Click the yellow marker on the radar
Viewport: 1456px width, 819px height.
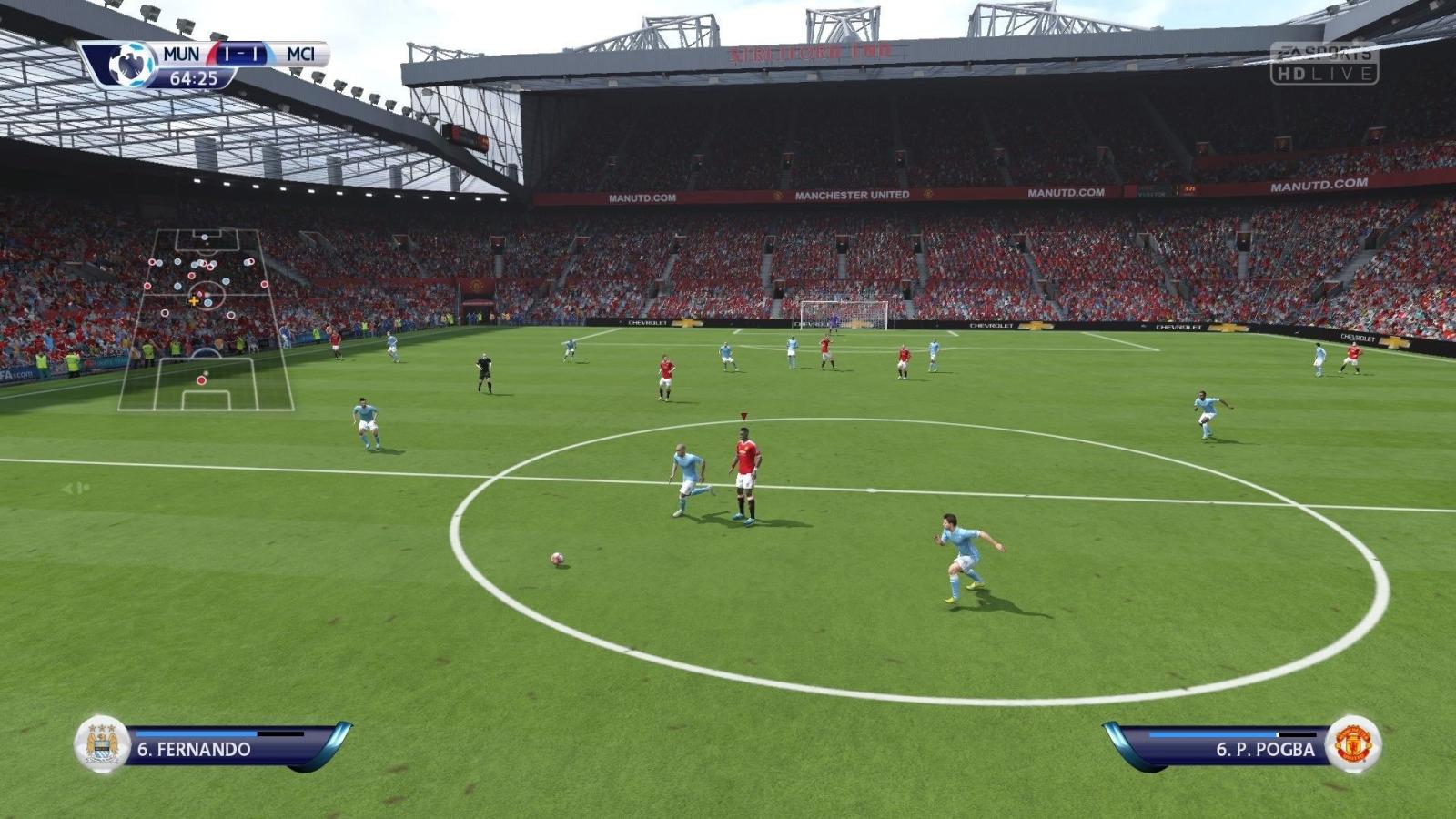coord(194,301)
